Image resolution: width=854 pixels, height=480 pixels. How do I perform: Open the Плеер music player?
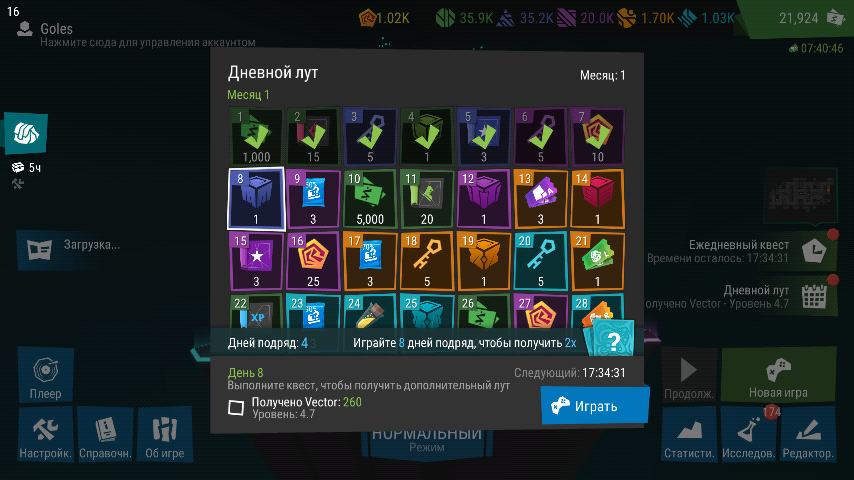tap(45, 376)
